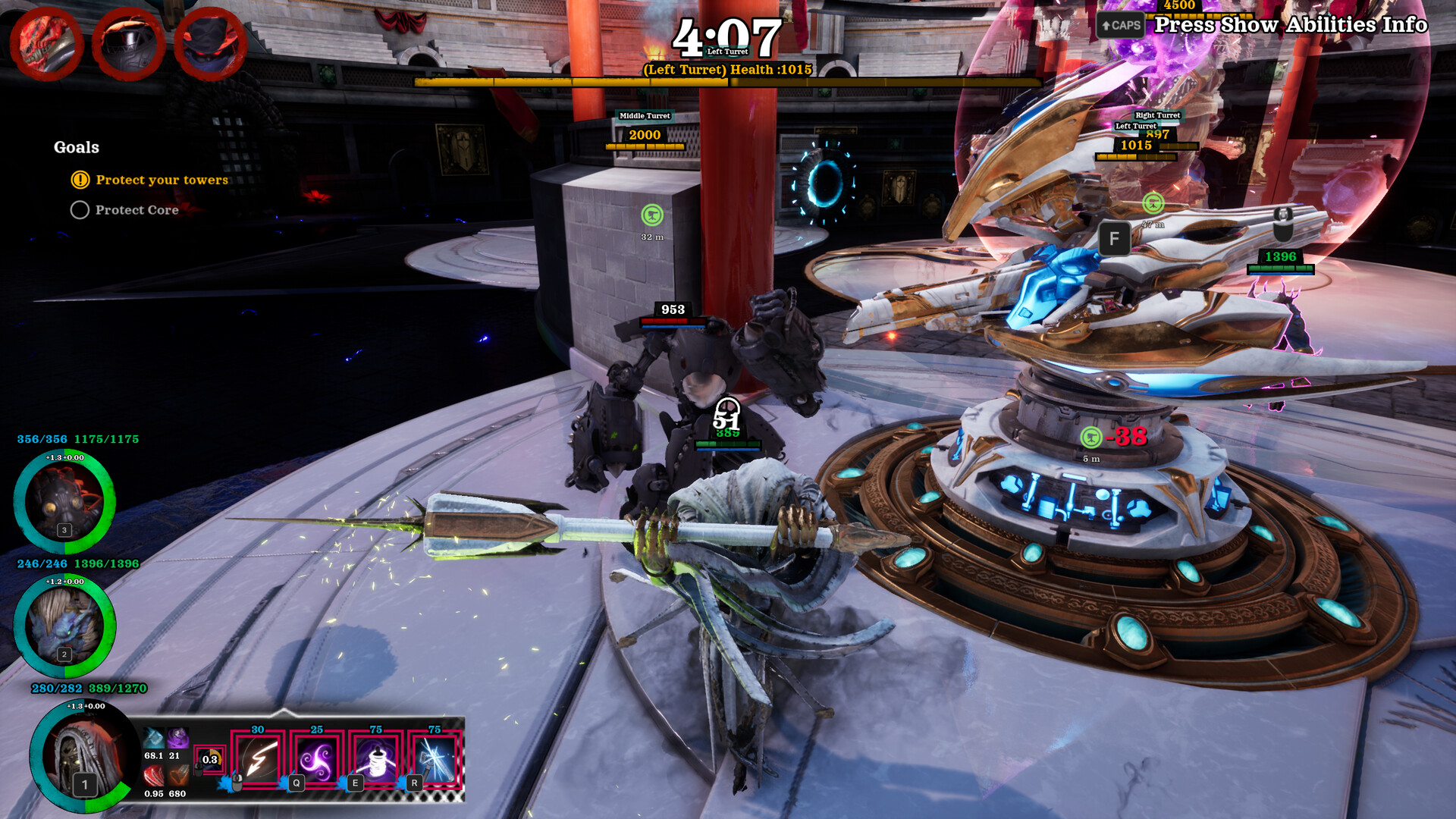1456x819 pixels.
Task: Switch to the gas-mask teammate portrait
Action: [64, 501]
